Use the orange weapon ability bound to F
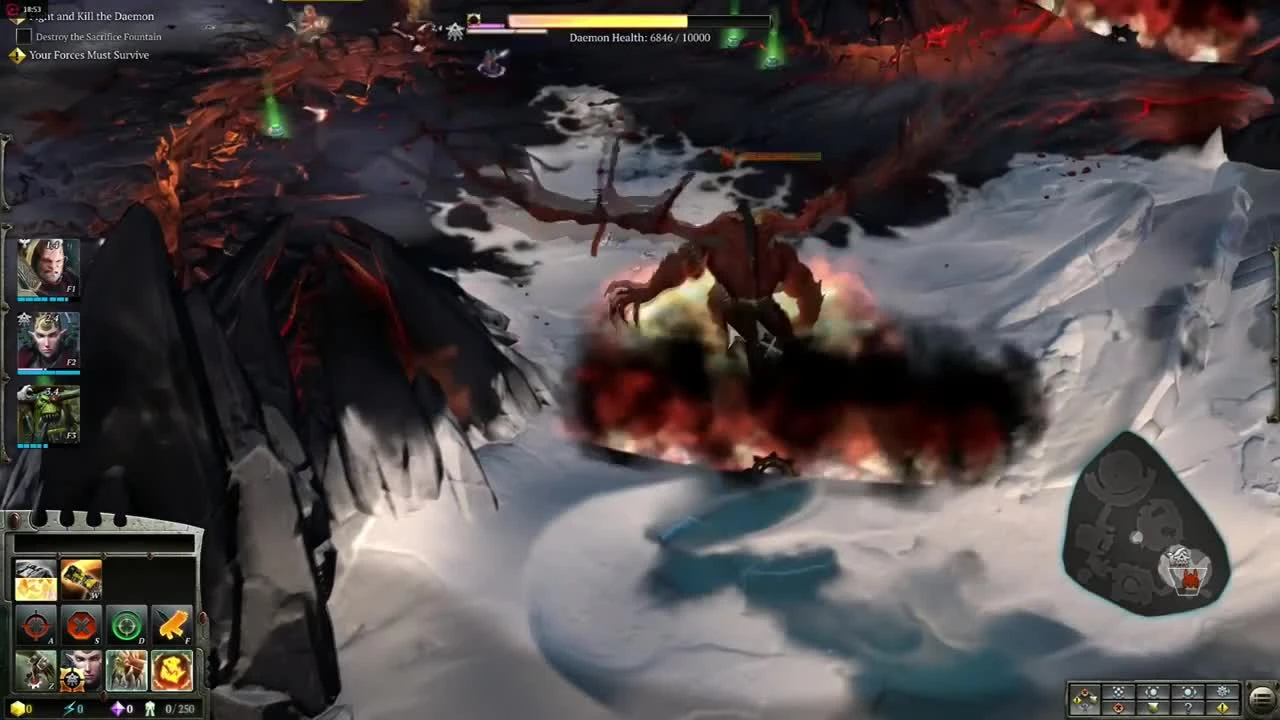Viewport: 1280px width, 720px height. click(171, 624)
